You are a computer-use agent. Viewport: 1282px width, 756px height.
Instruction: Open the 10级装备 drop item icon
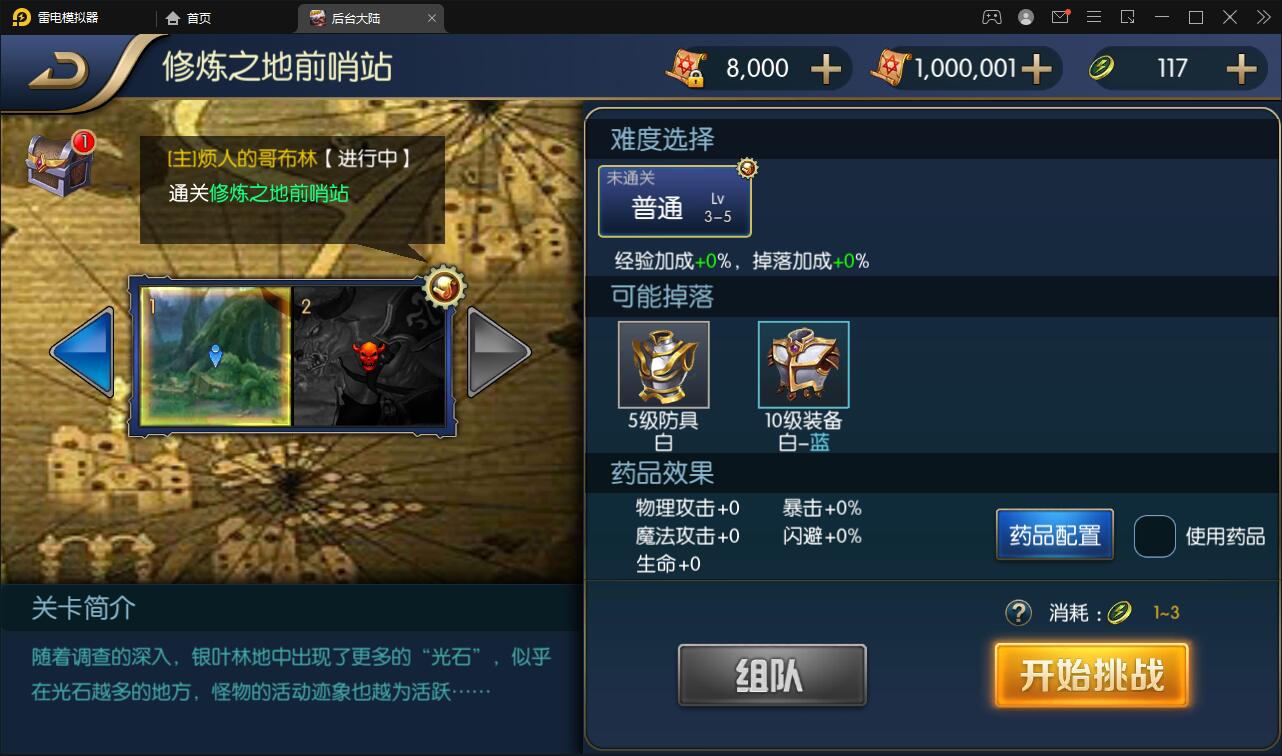point(803,363)
